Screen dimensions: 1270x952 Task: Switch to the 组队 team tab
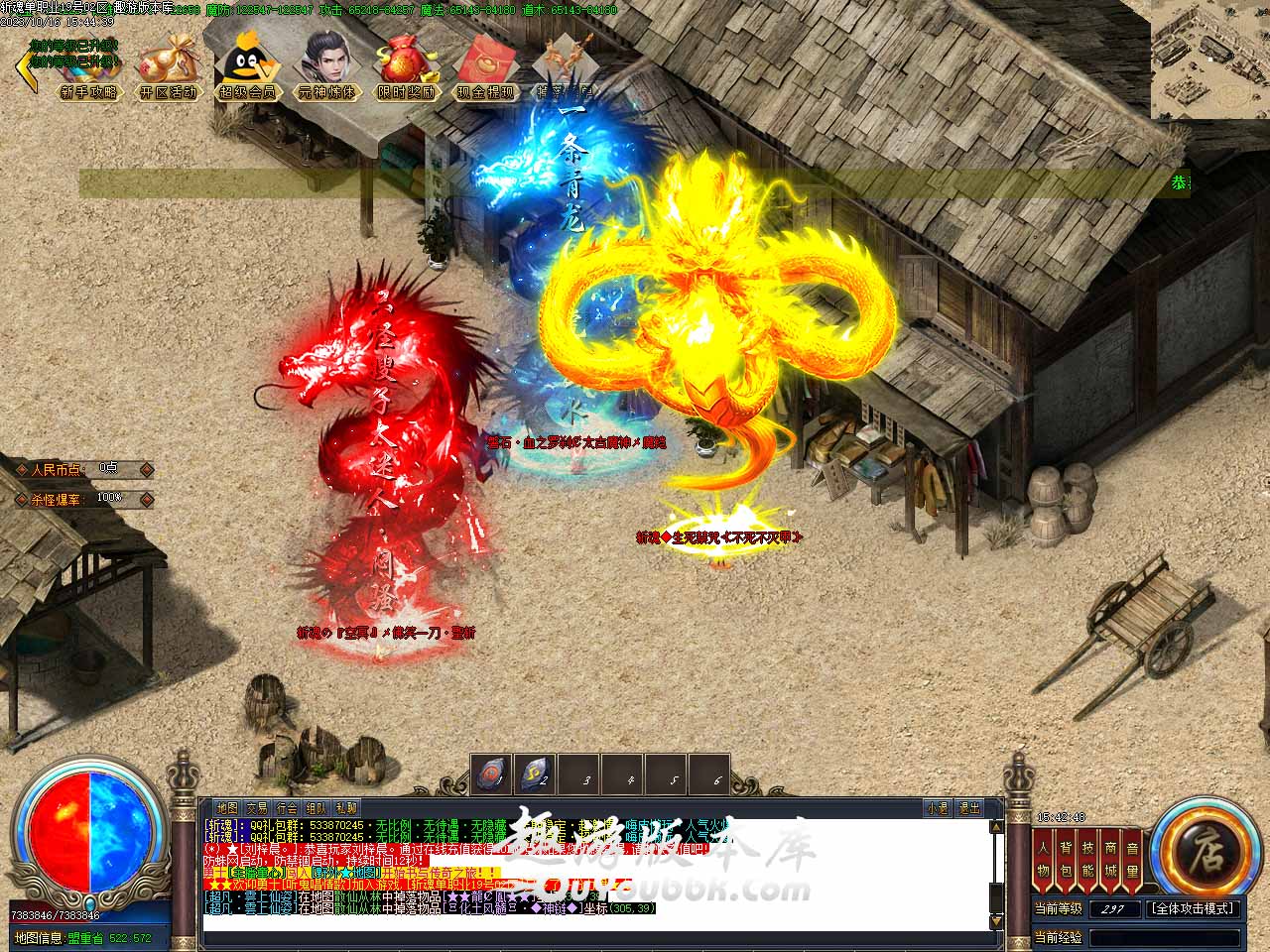tap(317, 808)
